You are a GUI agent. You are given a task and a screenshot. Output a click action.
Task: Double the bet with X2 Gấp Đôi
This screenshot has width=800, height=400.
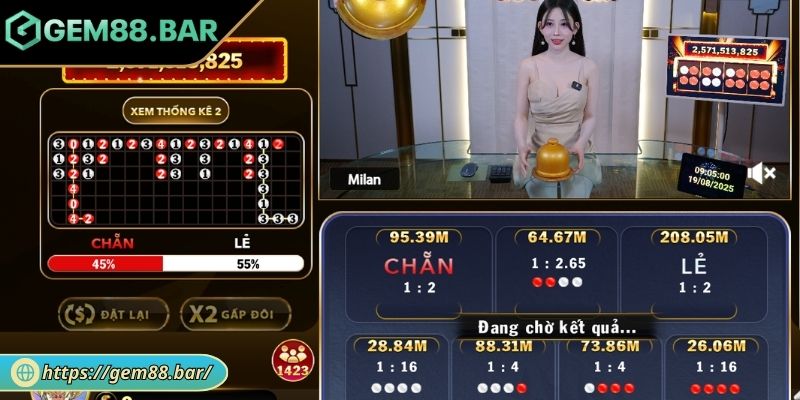[235, 314]
